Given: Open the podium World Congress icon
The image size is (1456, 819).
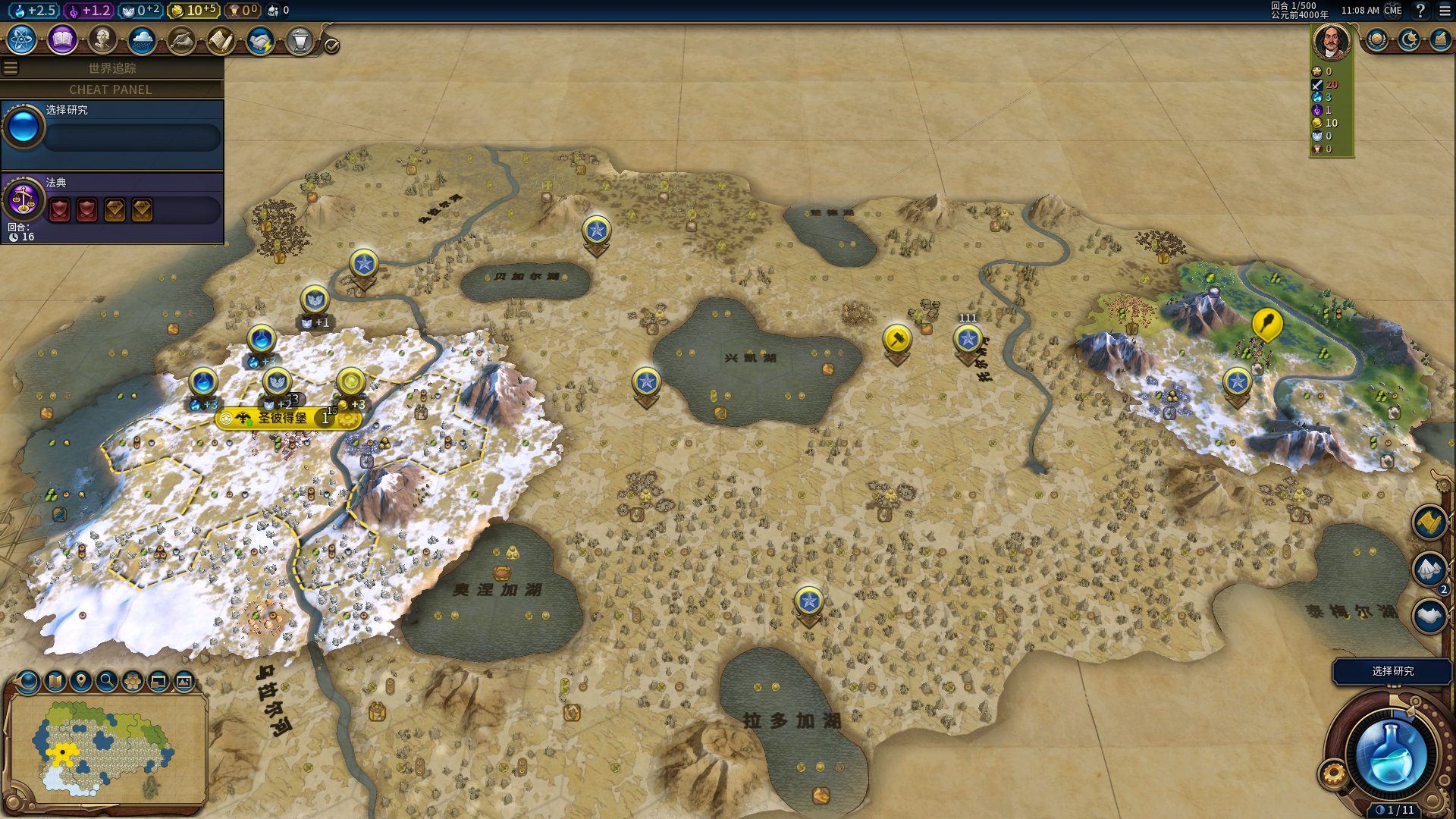Looking at the screenshot, I should (300, 40).
